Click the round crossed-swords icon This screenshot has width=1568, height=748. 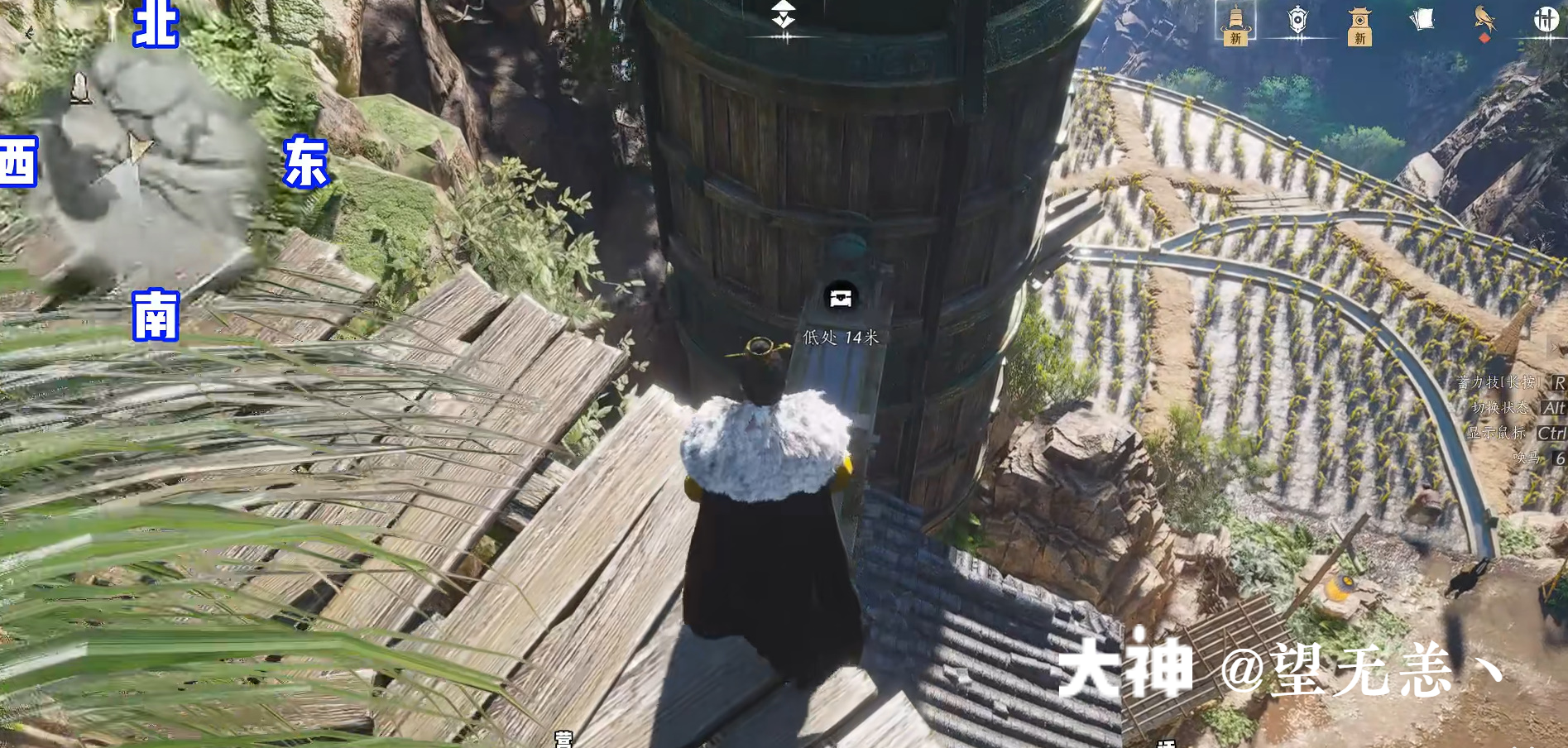click(1545, 19)
